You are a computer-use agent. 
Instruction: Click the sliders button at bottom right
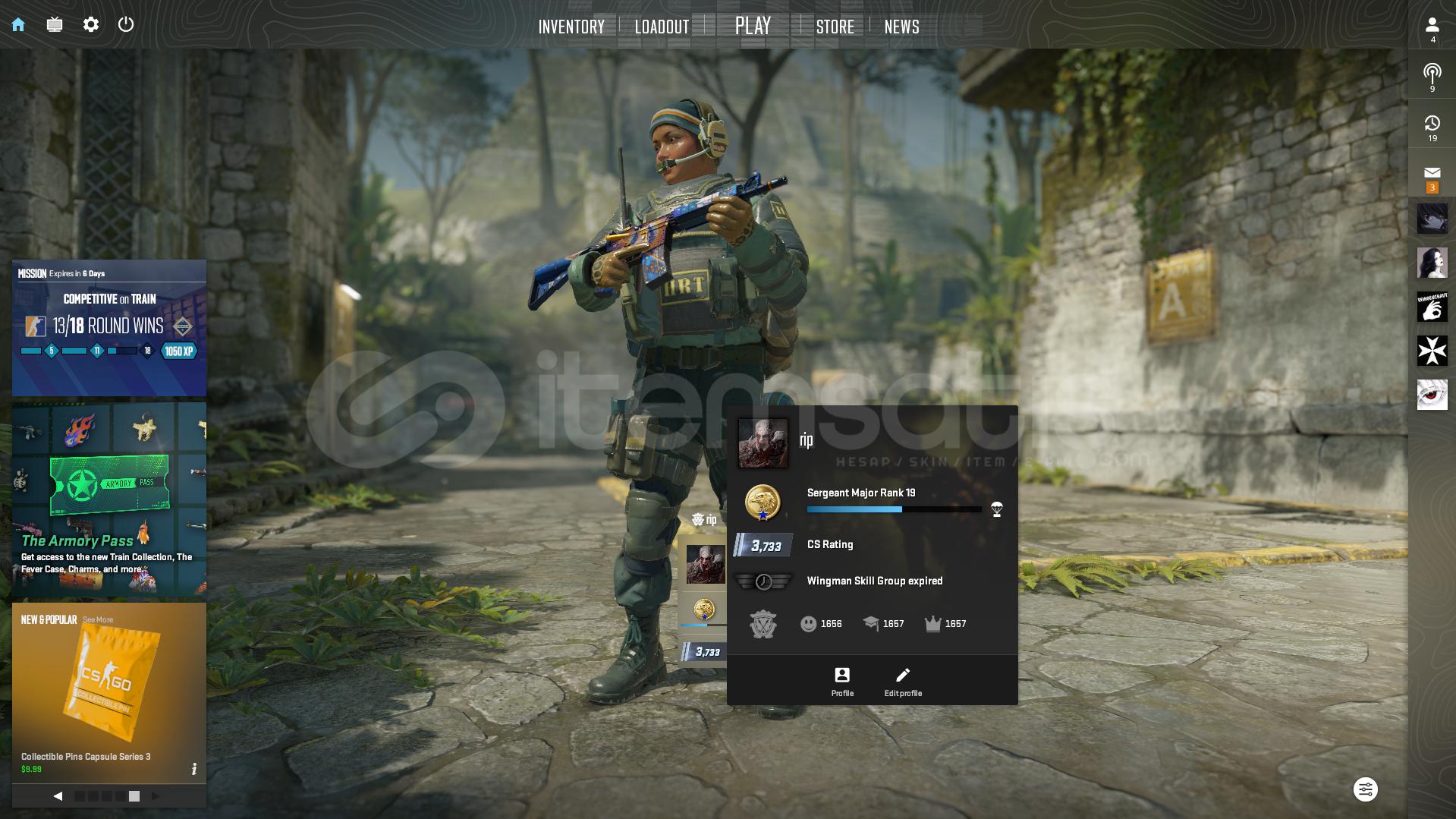pos(1365,789)
